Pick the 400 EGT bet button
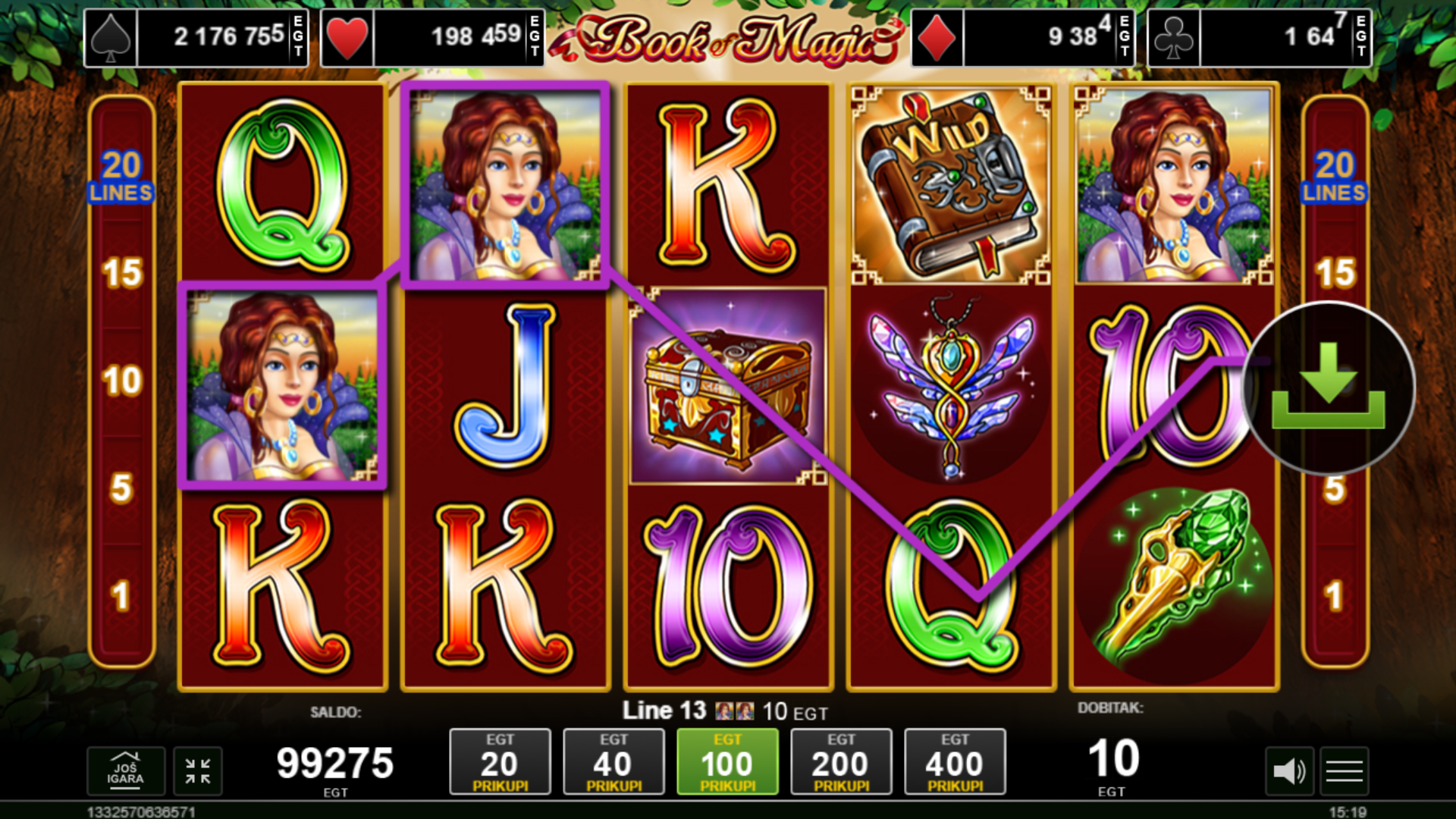Screen dimensions: 1456x819 (955, 762)
